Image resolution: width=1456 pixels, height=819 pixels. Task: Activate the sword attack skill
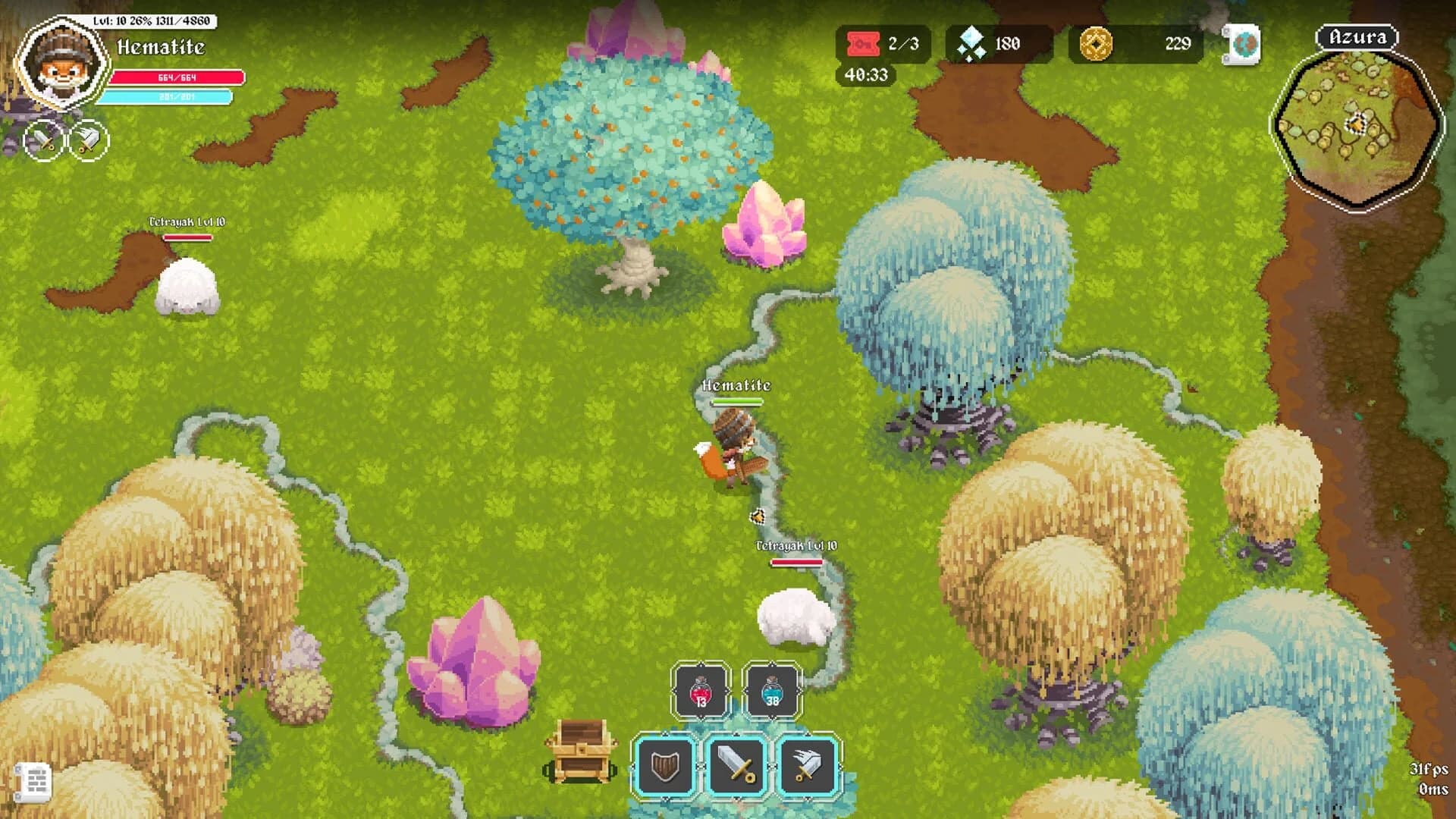tap(738, 766)
